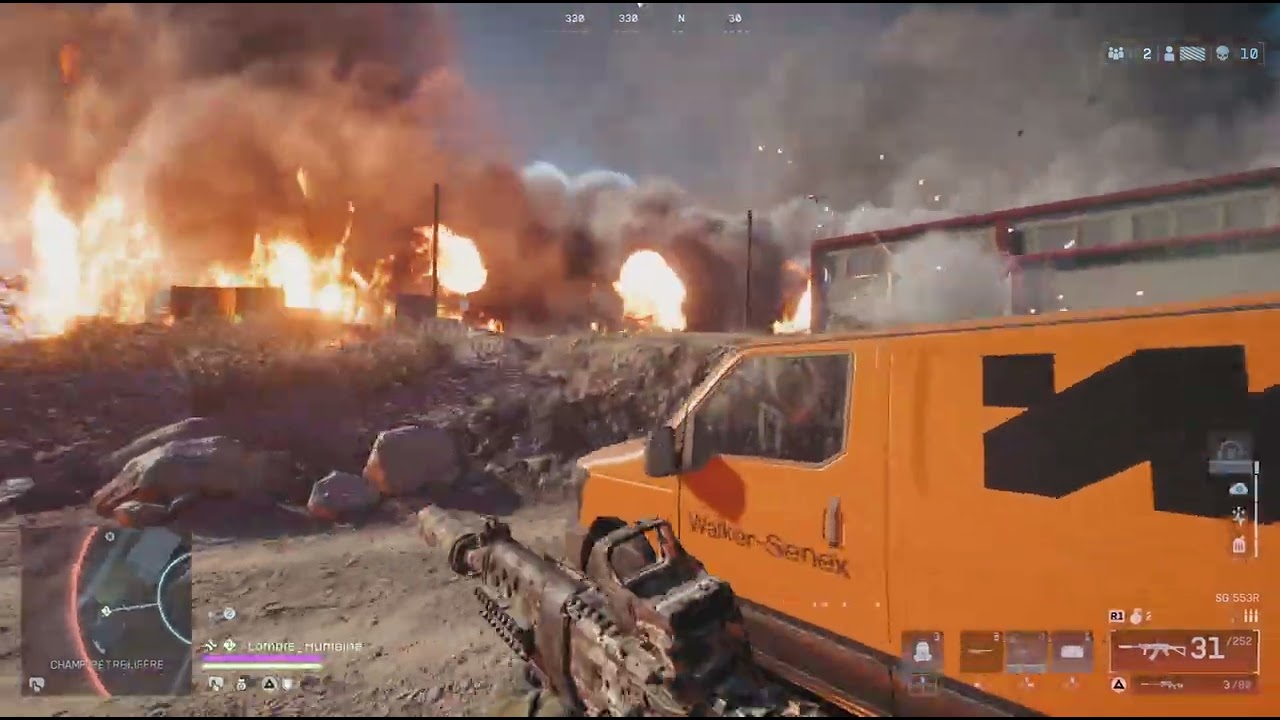
Task: Click the fire mode bullets indicator
Action: click(1250, 616)
